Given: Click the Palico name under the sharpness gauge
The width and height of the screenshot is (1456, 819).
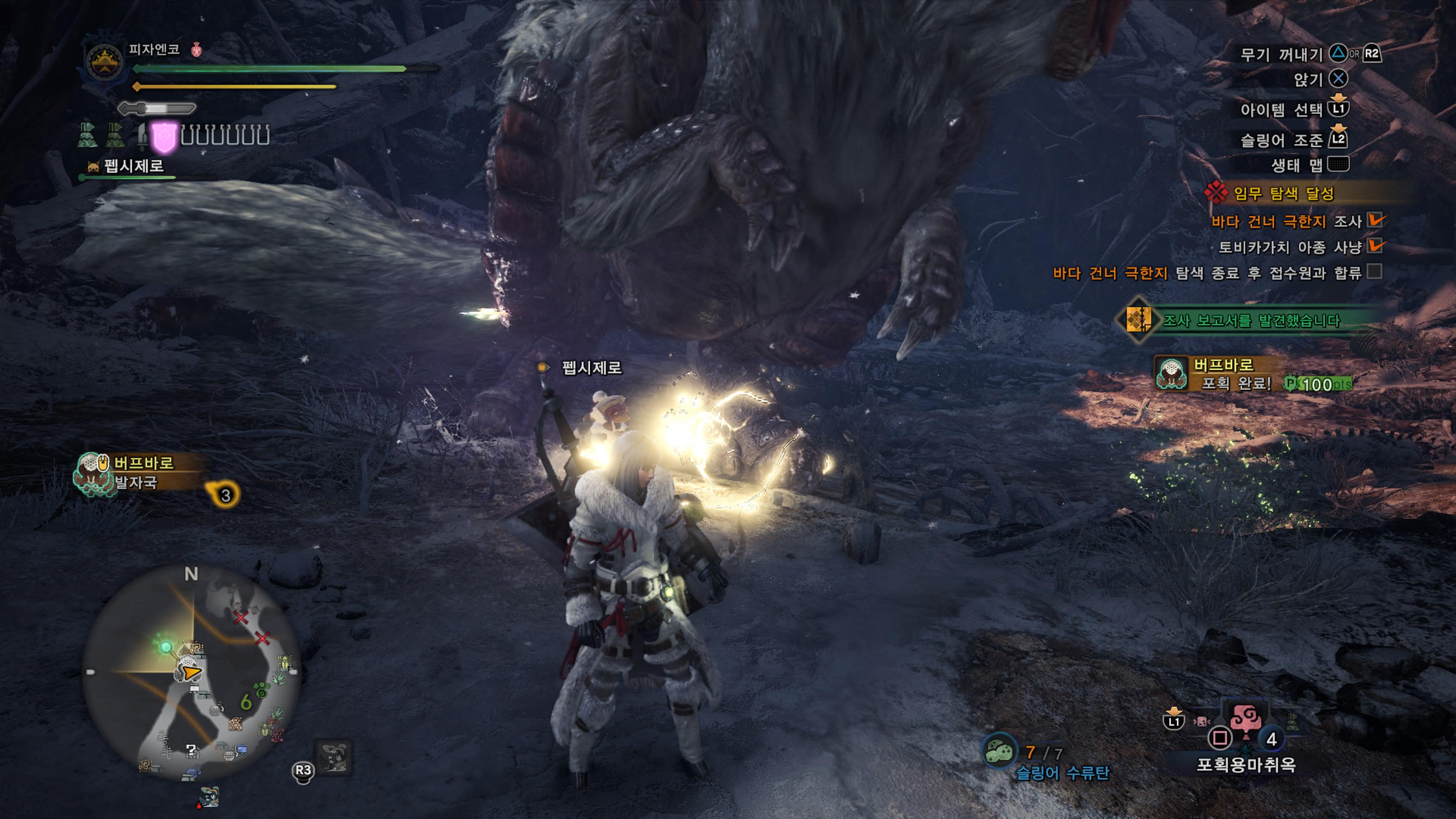Looking at the screenshot, I should point(133,166).
